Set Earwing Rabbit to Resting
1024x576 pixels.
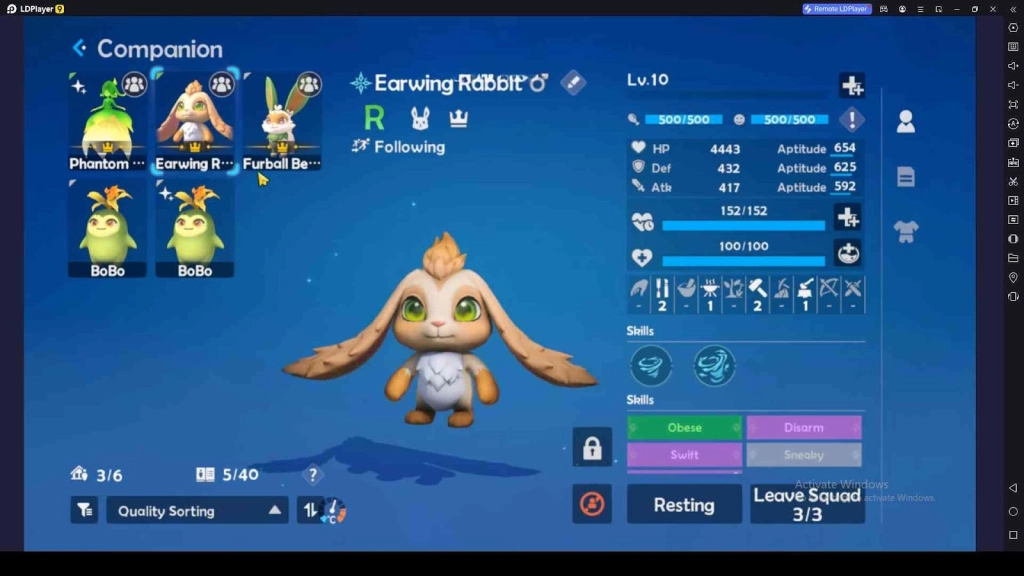pos(684,505)
